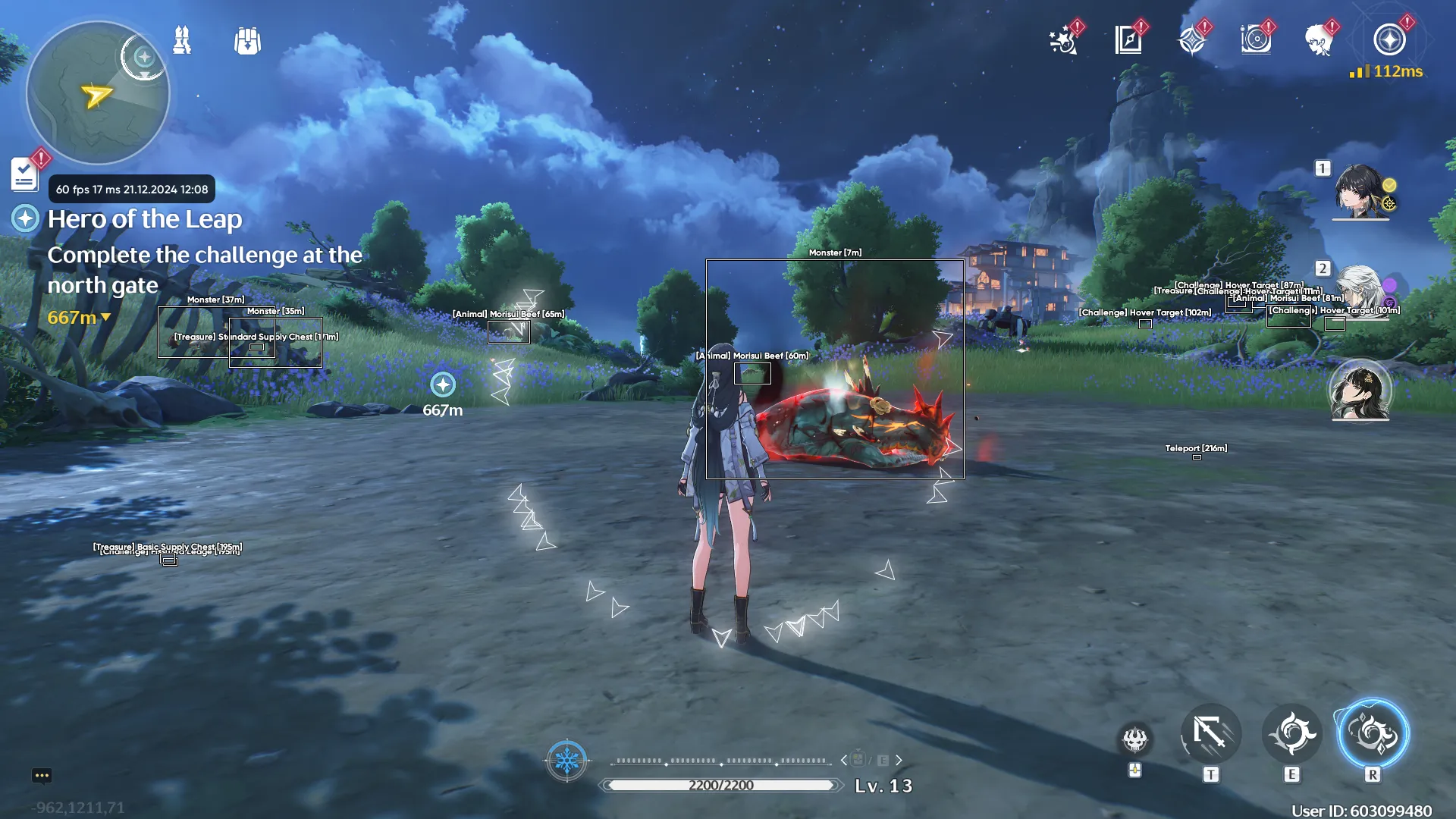Trigger the glowing Resonance Liberation icon
The image size is (1456, 819).
tap(1373, 734)
